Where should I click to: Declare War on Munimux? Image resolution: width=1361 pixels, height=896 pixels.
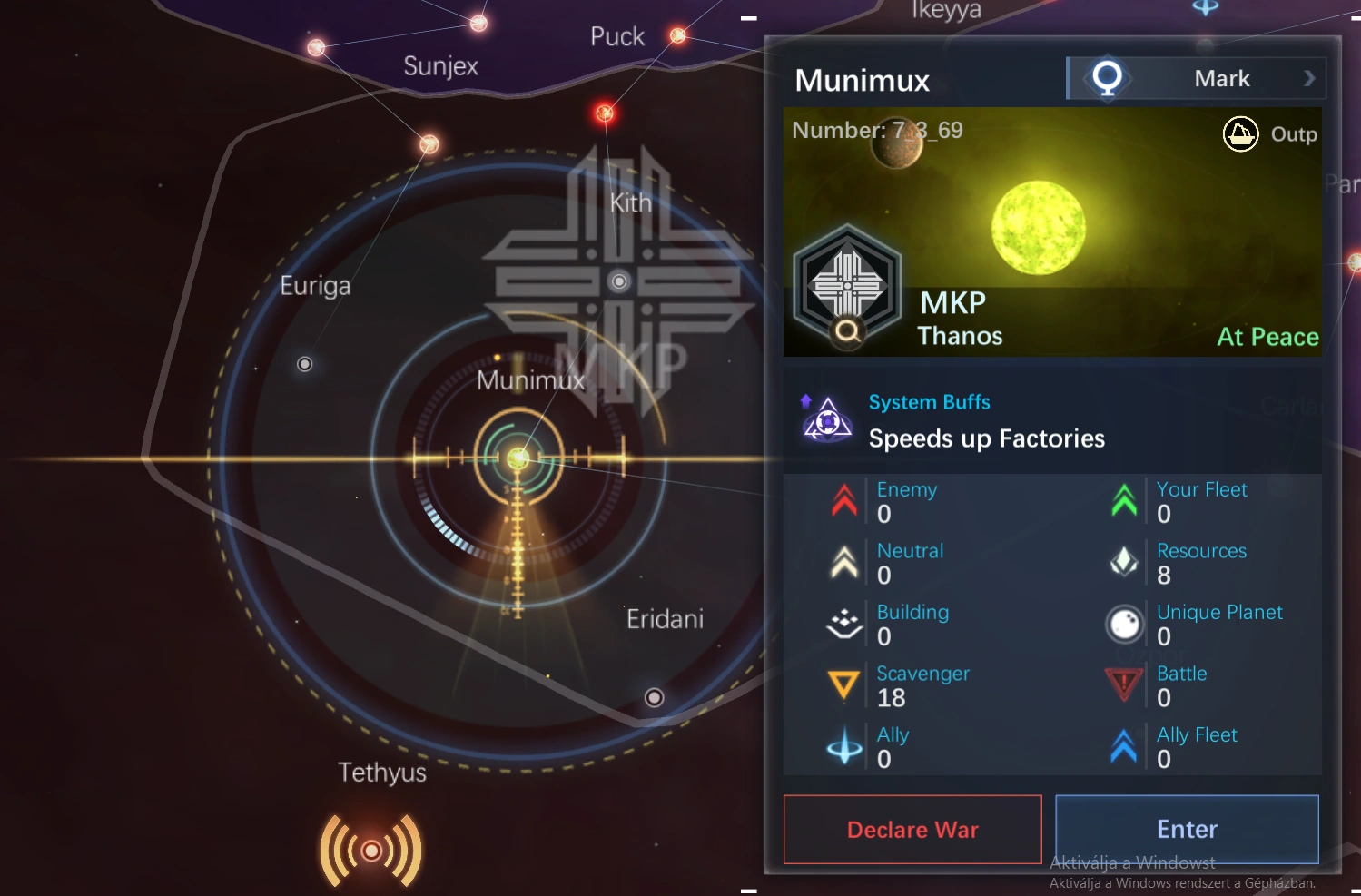(x=912, y=830)
